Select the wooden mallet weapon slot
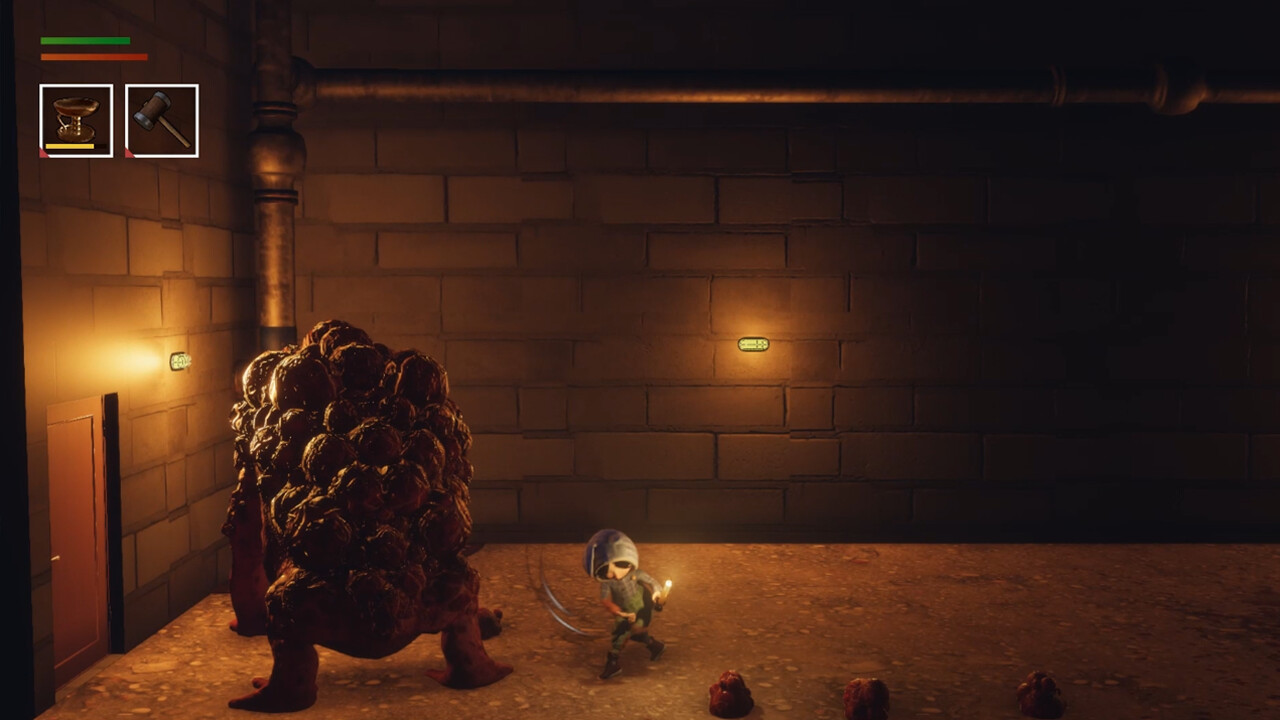This screenshot has height=720, width=1280. click(162, 121)
